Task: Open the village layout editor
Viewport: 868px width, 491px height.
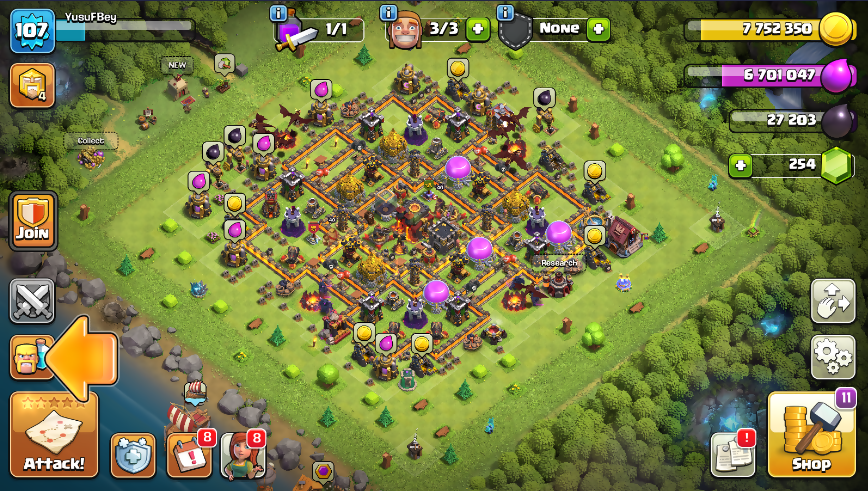Action: click(832, 300)
